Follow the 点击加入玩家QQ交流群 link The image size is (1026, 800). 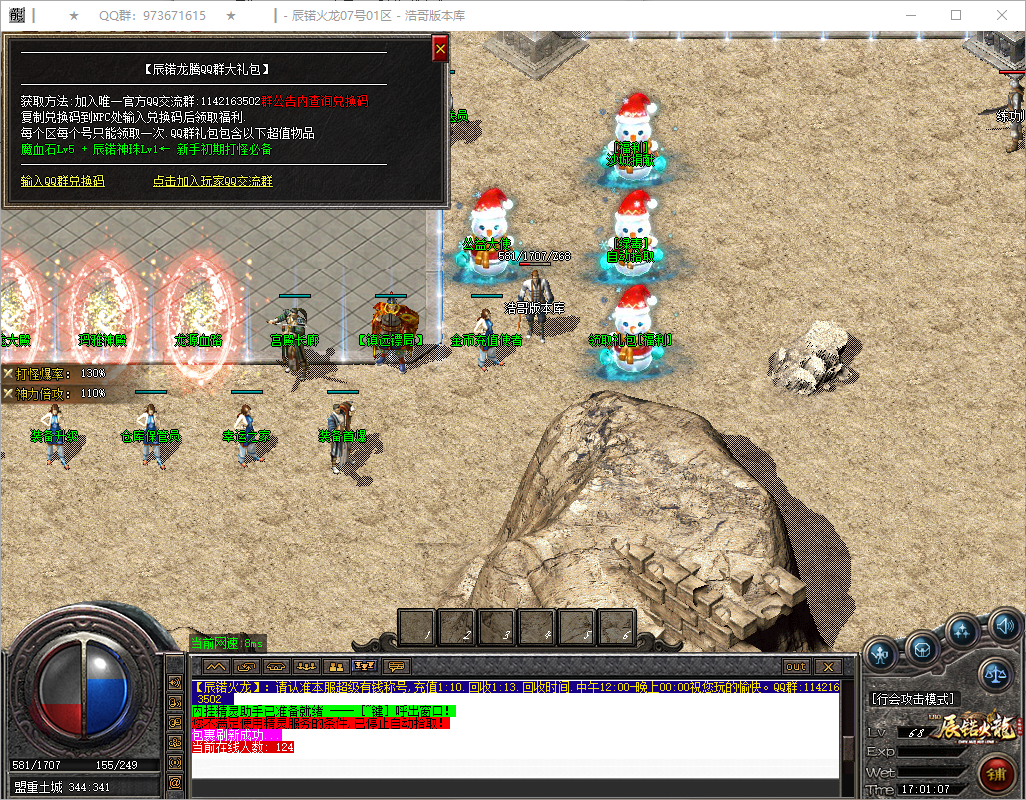212,181
